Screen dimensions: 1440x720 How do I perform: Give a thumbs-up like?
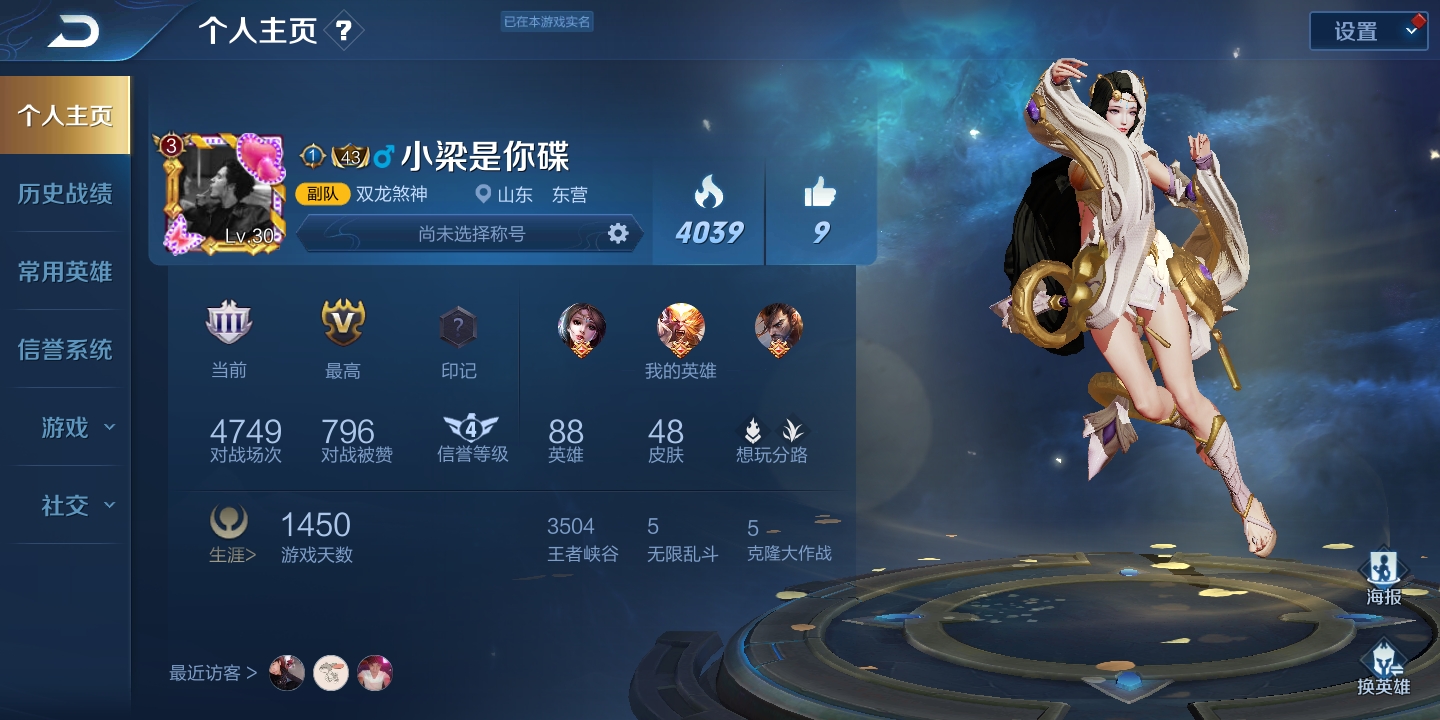point(820,192)
